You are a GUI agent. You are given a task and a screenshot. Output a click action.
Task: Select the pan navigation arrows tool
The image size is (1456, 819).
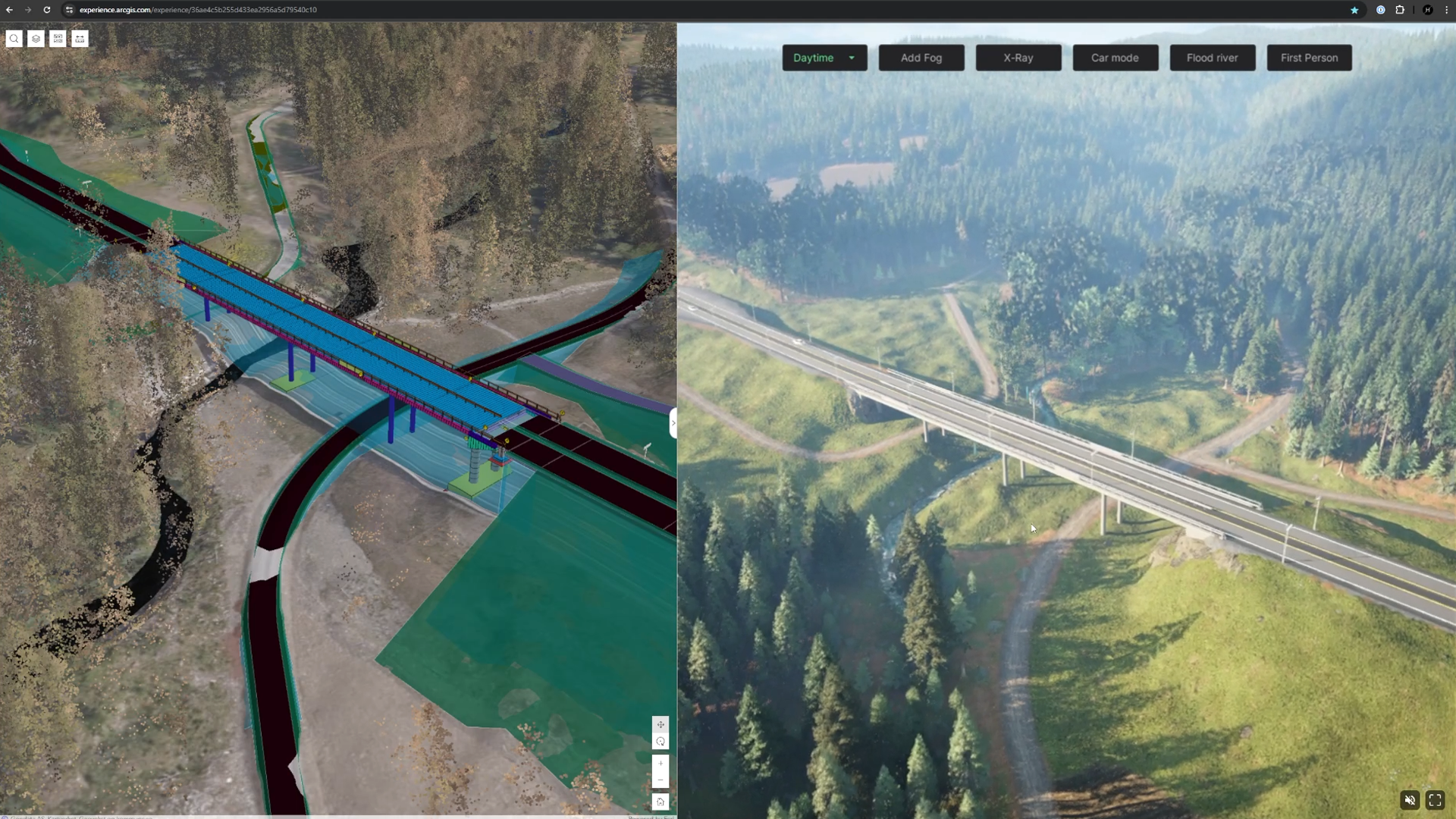[x=661, y=724]
